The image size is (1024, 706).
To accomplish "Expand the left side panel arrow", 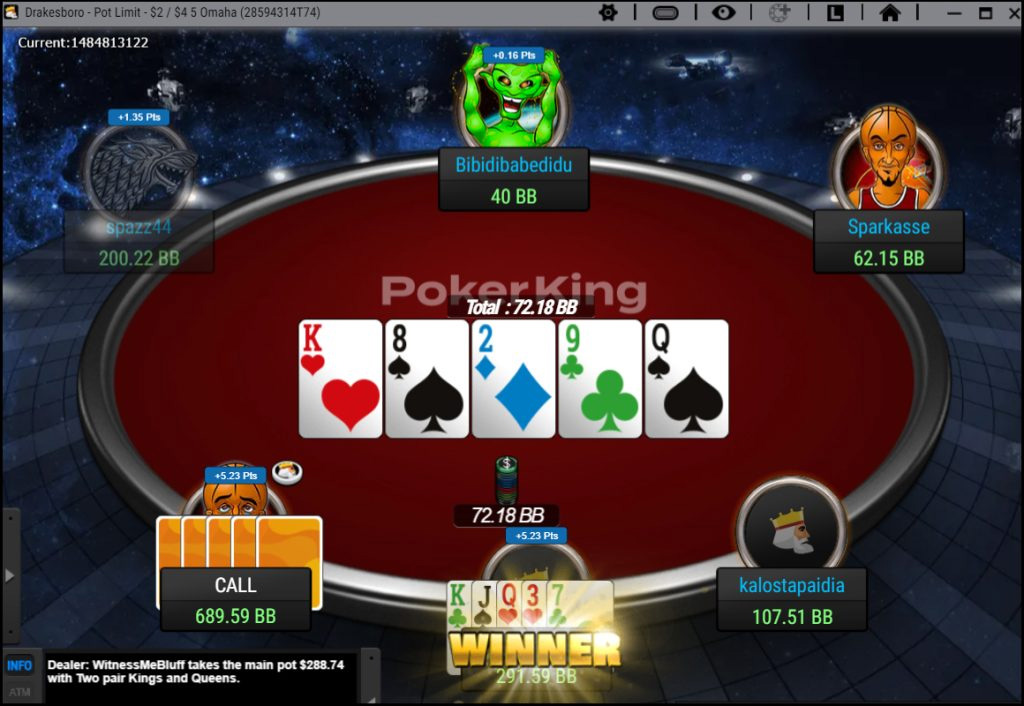I will point(10,575).
